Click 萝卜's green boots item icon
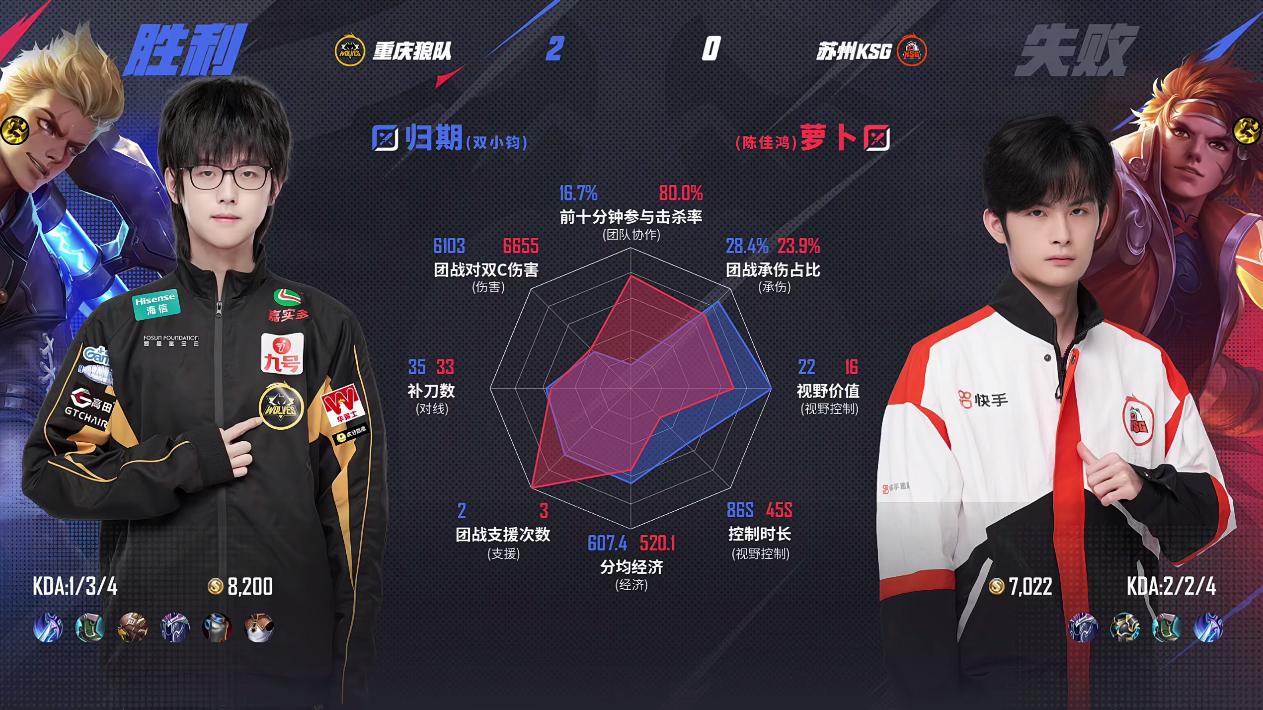1263x710 pixels. click(x=1166, y=627)
